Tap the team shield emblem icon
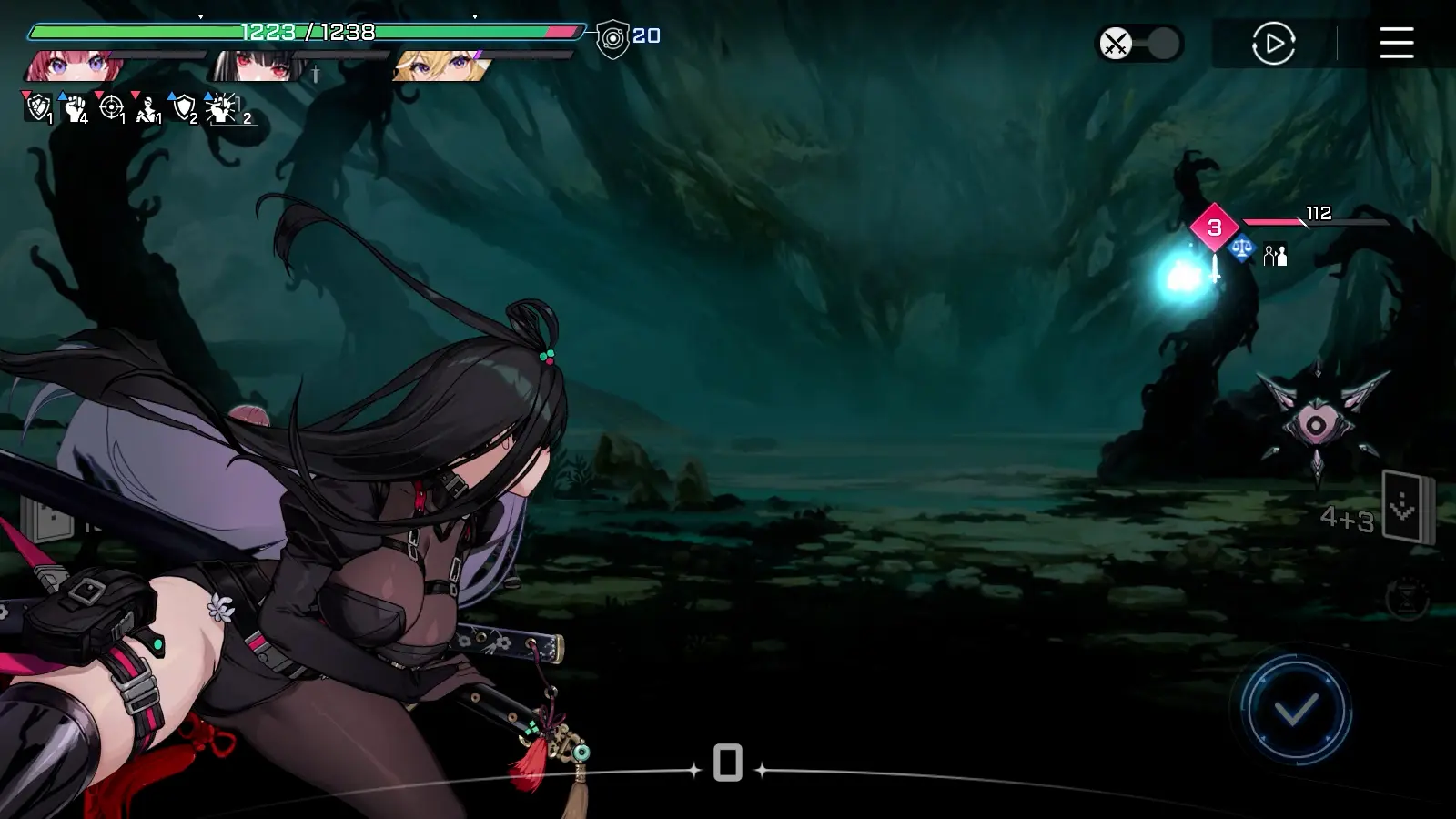The width and height of the screenshot is (1456, 819). [613, 39]
